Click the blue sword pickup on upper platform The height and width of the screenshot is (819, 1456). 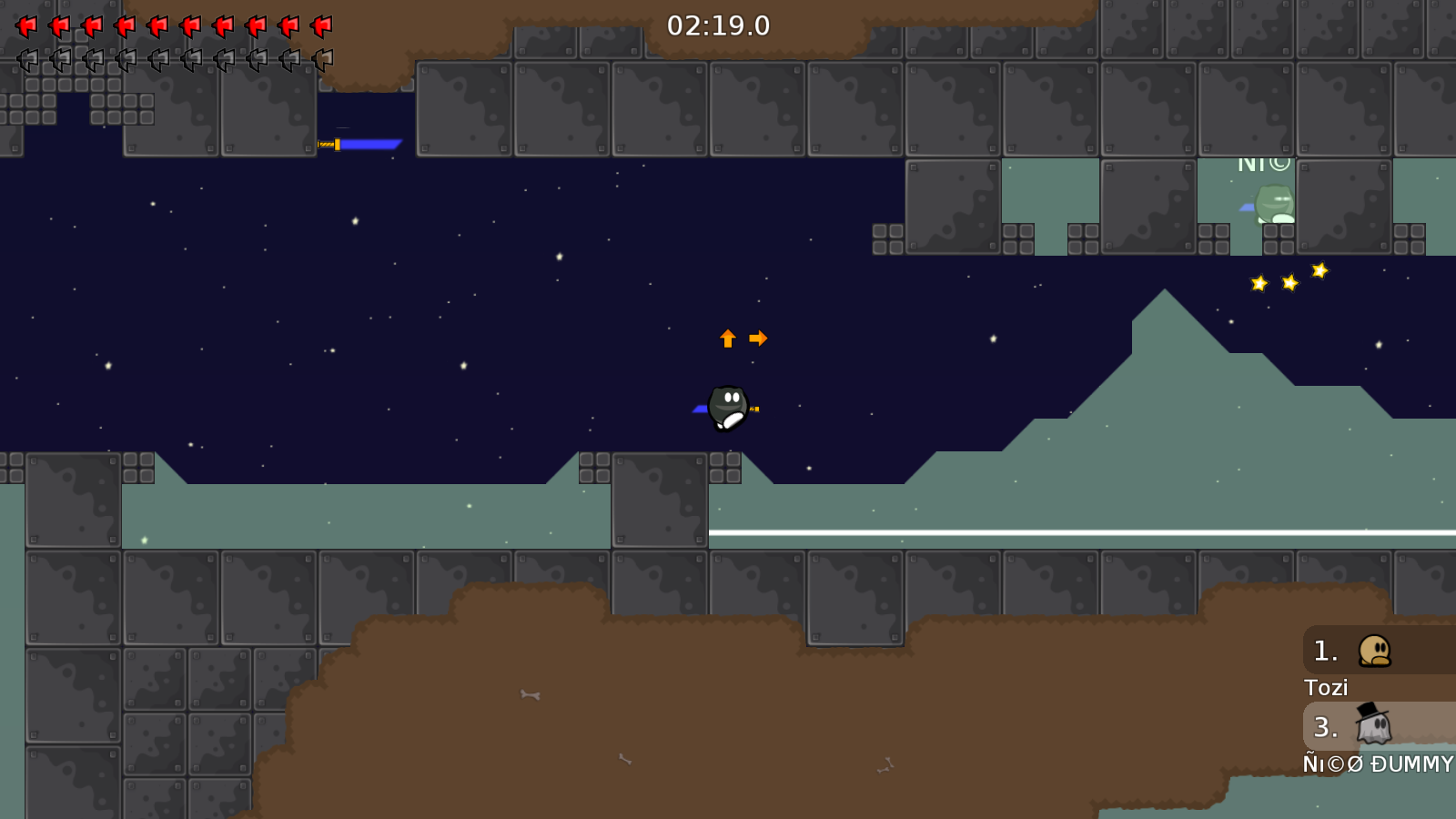click(359, 142)
